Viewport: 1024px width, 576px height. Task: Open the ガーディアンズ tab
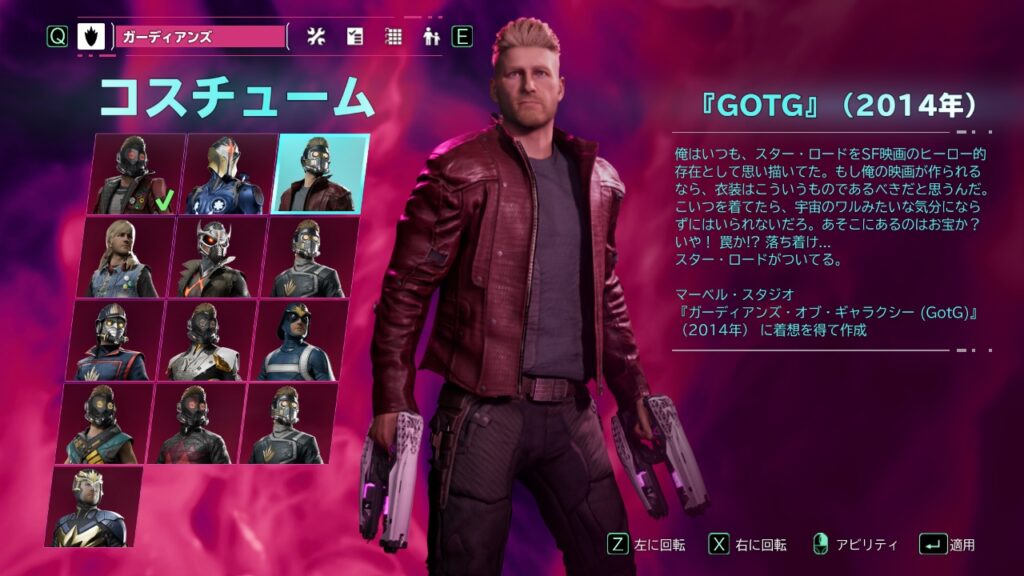click(200, 37)
